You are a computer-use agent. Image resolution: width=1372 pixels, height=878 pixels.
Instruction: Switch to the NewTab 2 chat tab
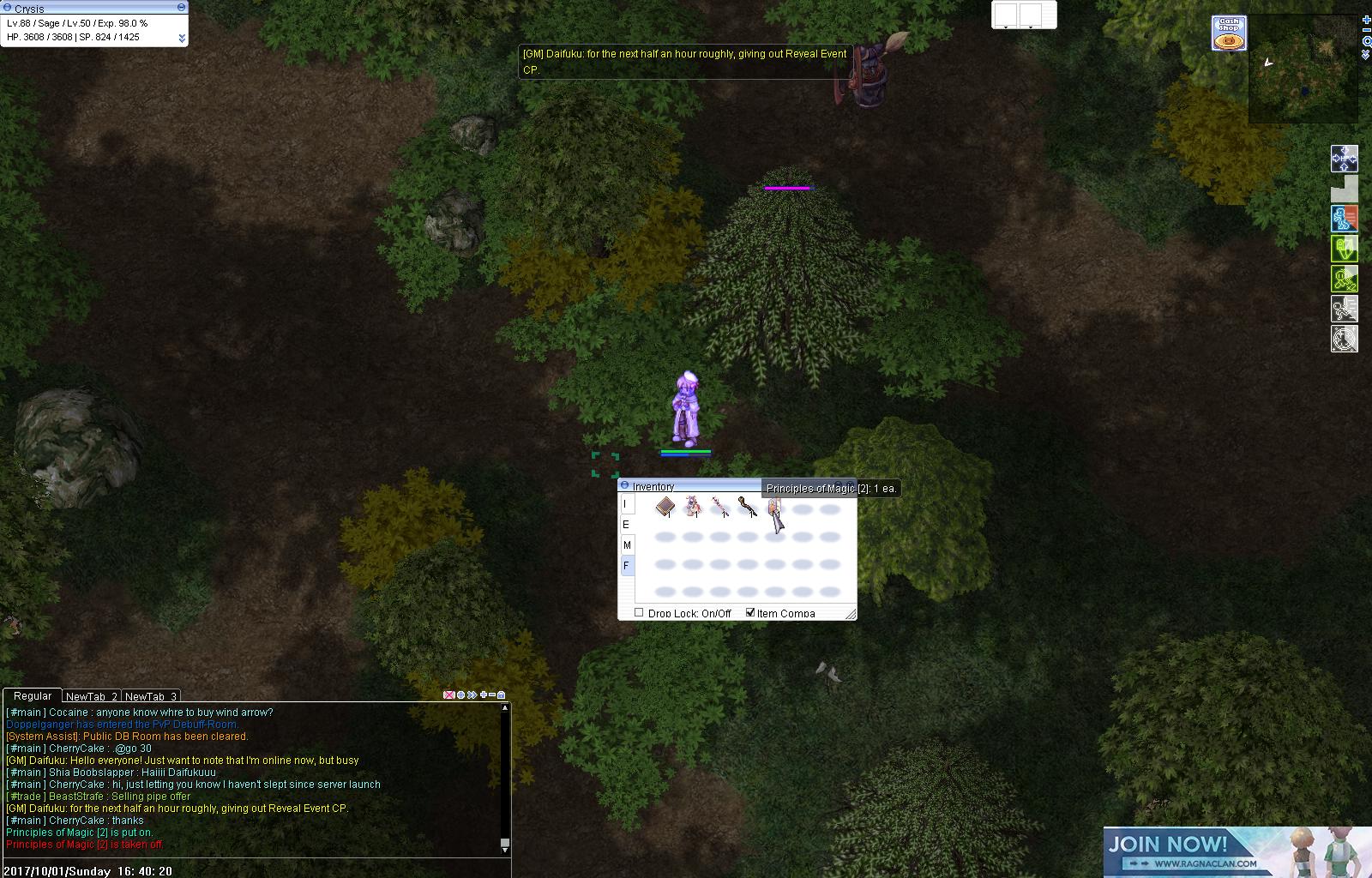[x=90, y=696]
